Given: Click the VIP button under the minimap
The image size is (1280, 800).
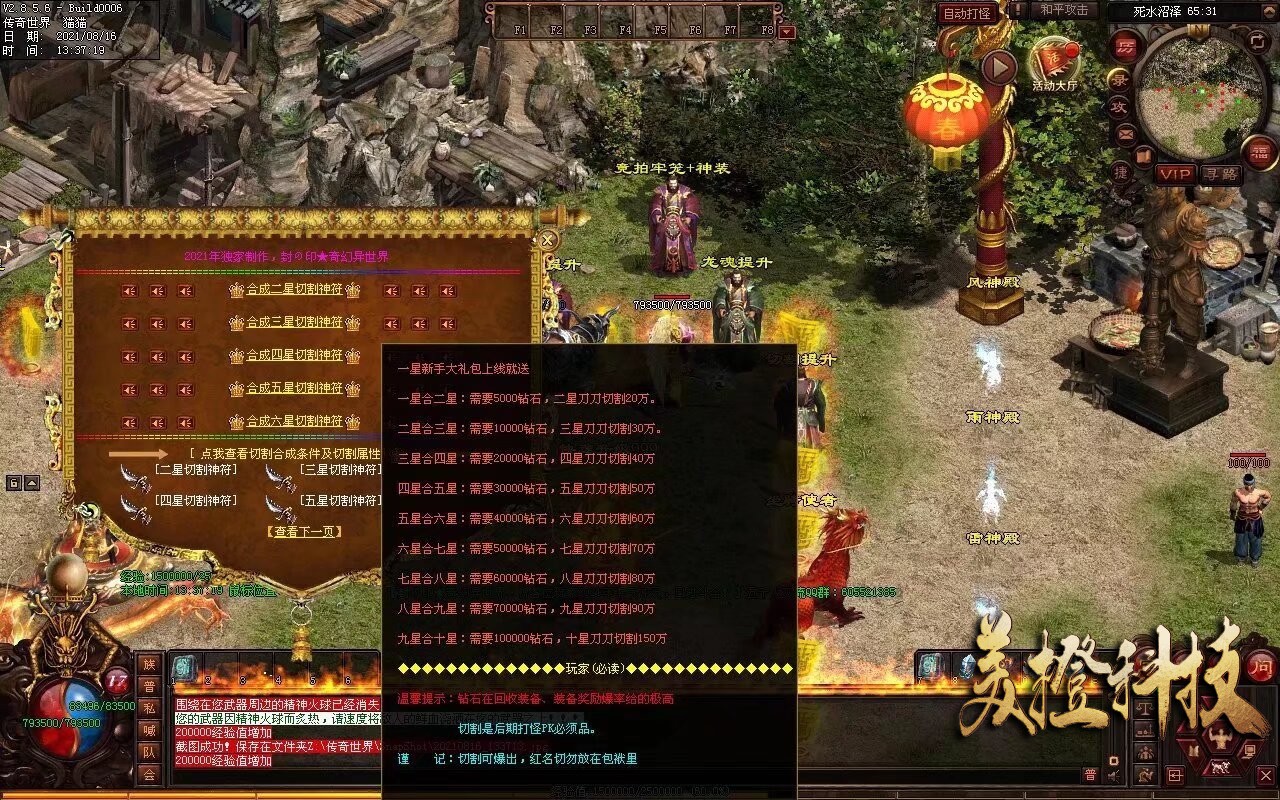Looking at the screenshot, I should 1176,172.
